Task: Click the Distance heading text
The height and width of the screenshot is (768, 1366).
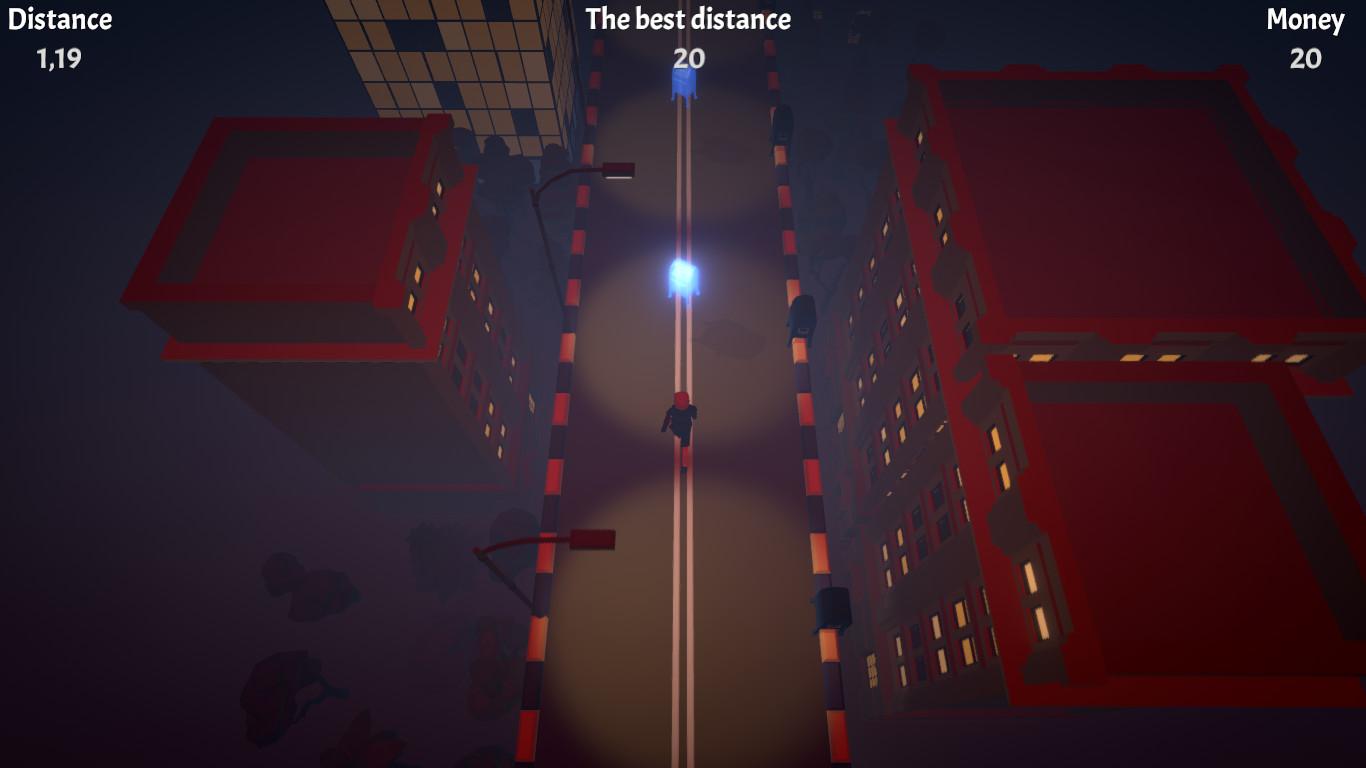Action: point(60,16)
